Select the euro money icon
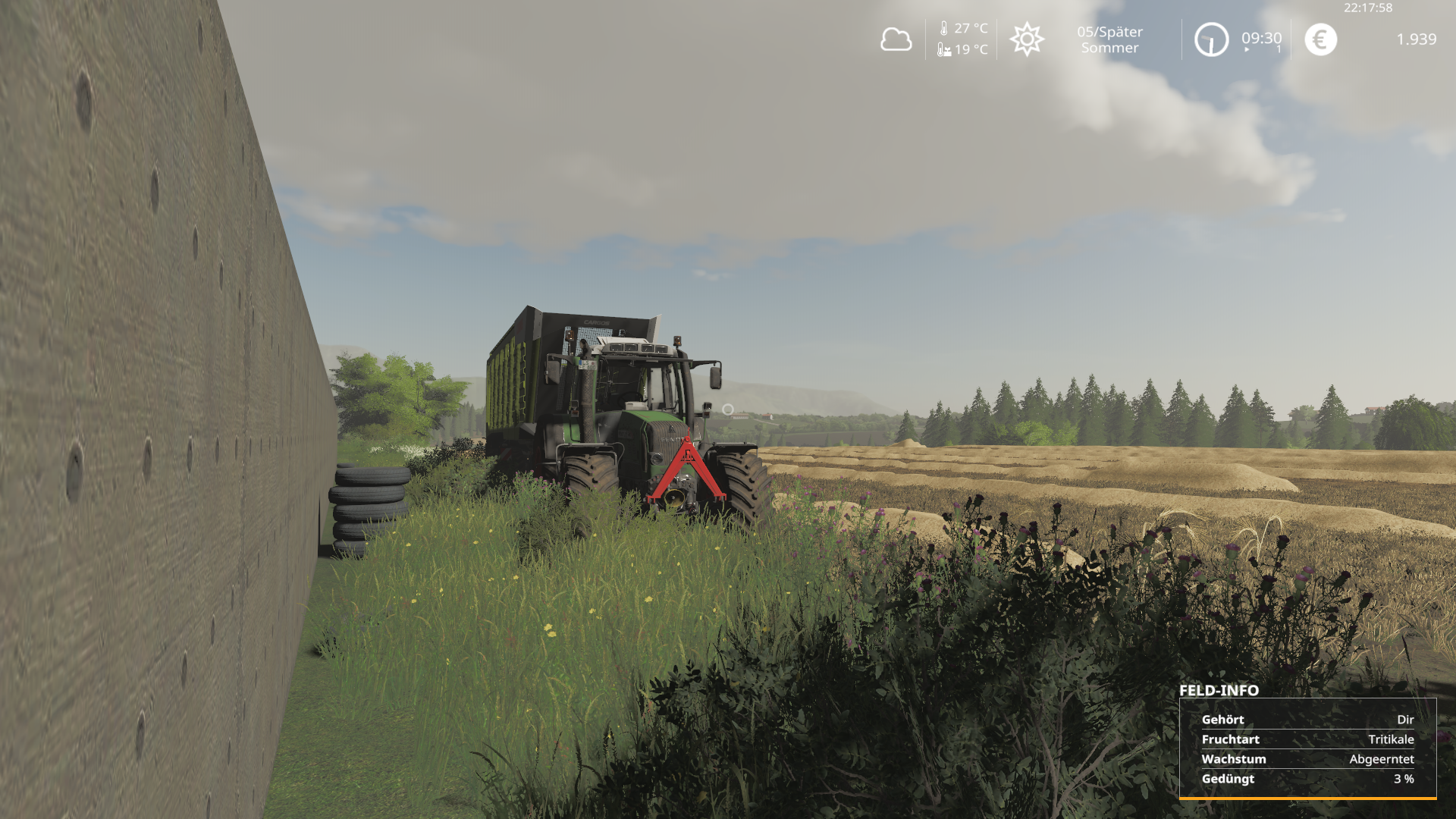The width and height of the screenshot is (1456, 819). (x=1320, y=39)
